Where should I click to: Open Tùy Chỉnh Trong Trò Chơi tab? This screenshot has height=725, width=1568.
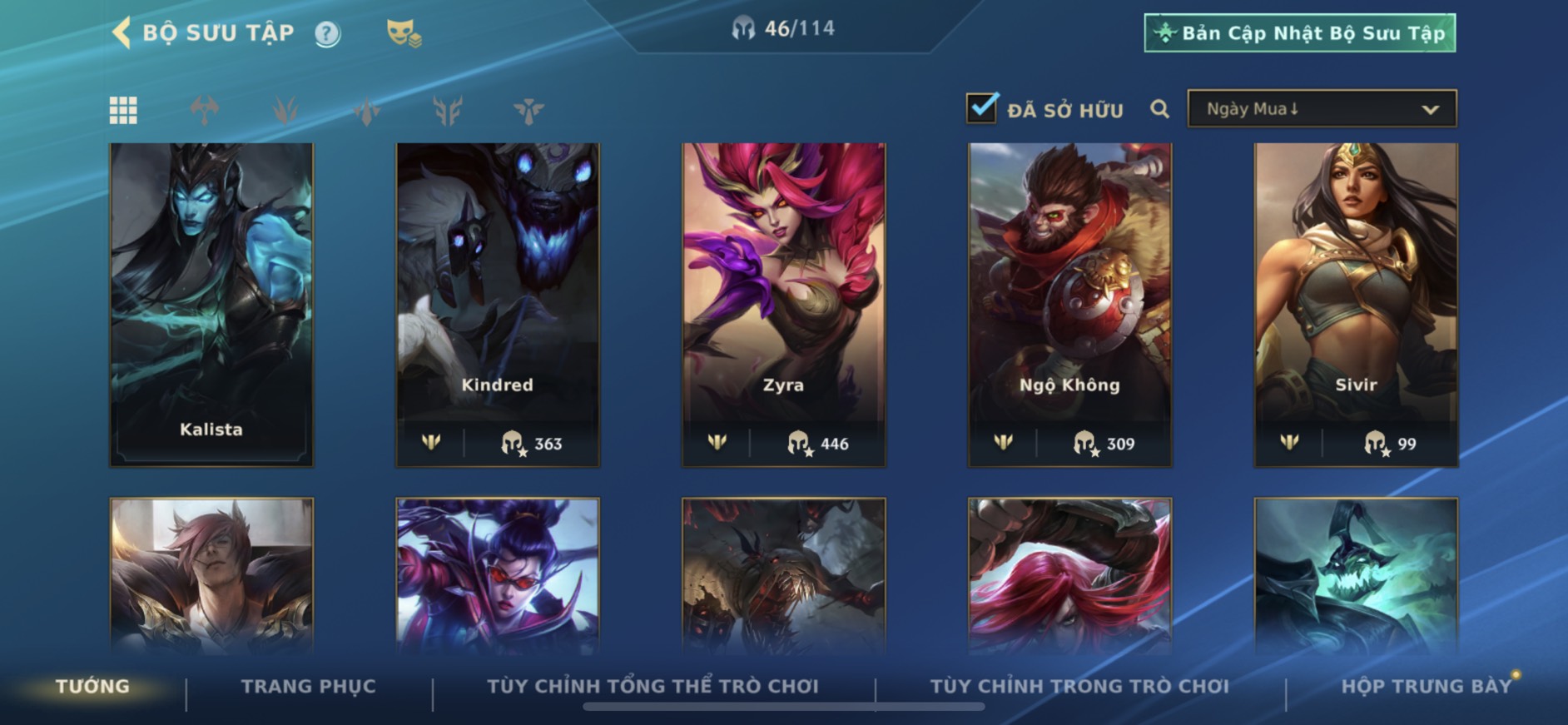point(1079,687)
